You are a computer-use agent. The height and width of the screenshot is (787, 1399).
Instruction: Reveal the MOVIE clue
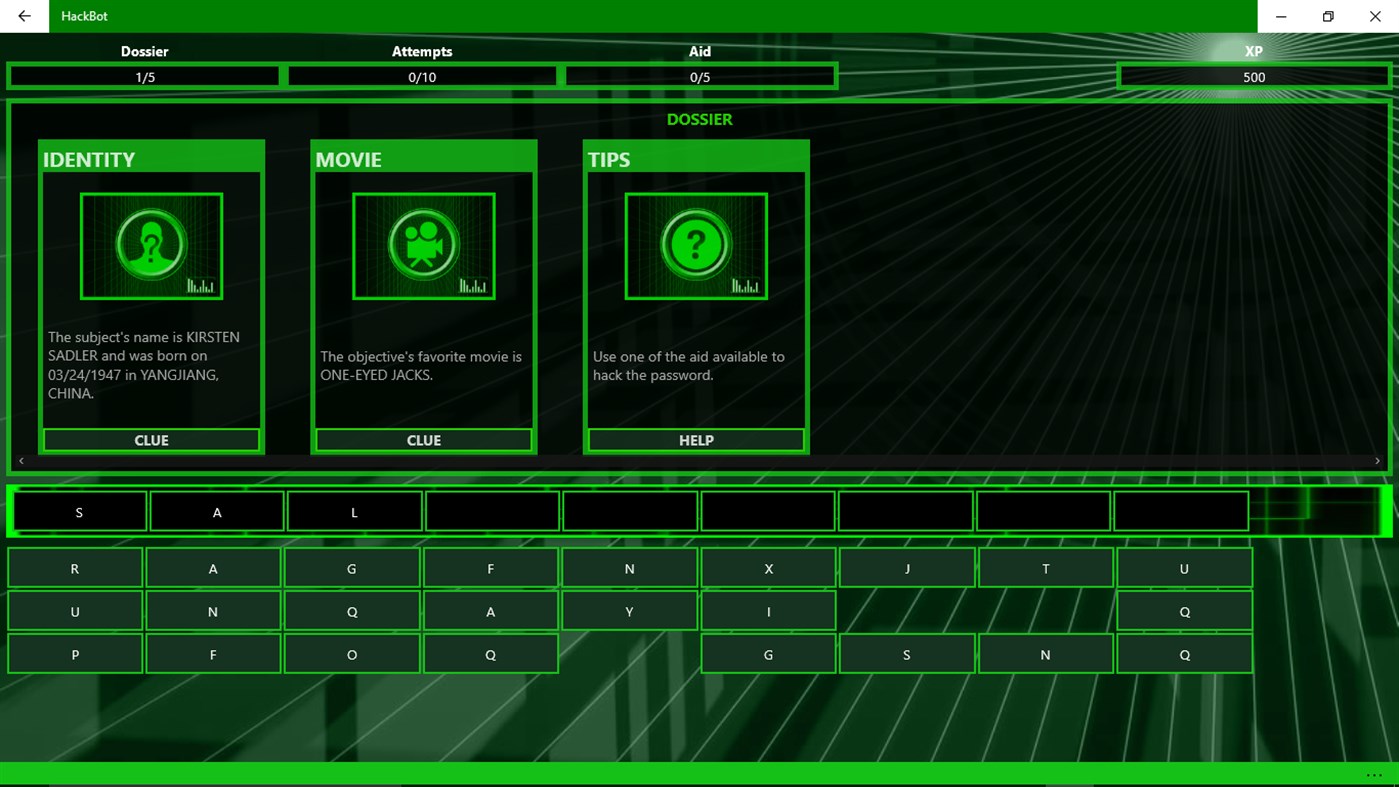click(x=423, y=439)
